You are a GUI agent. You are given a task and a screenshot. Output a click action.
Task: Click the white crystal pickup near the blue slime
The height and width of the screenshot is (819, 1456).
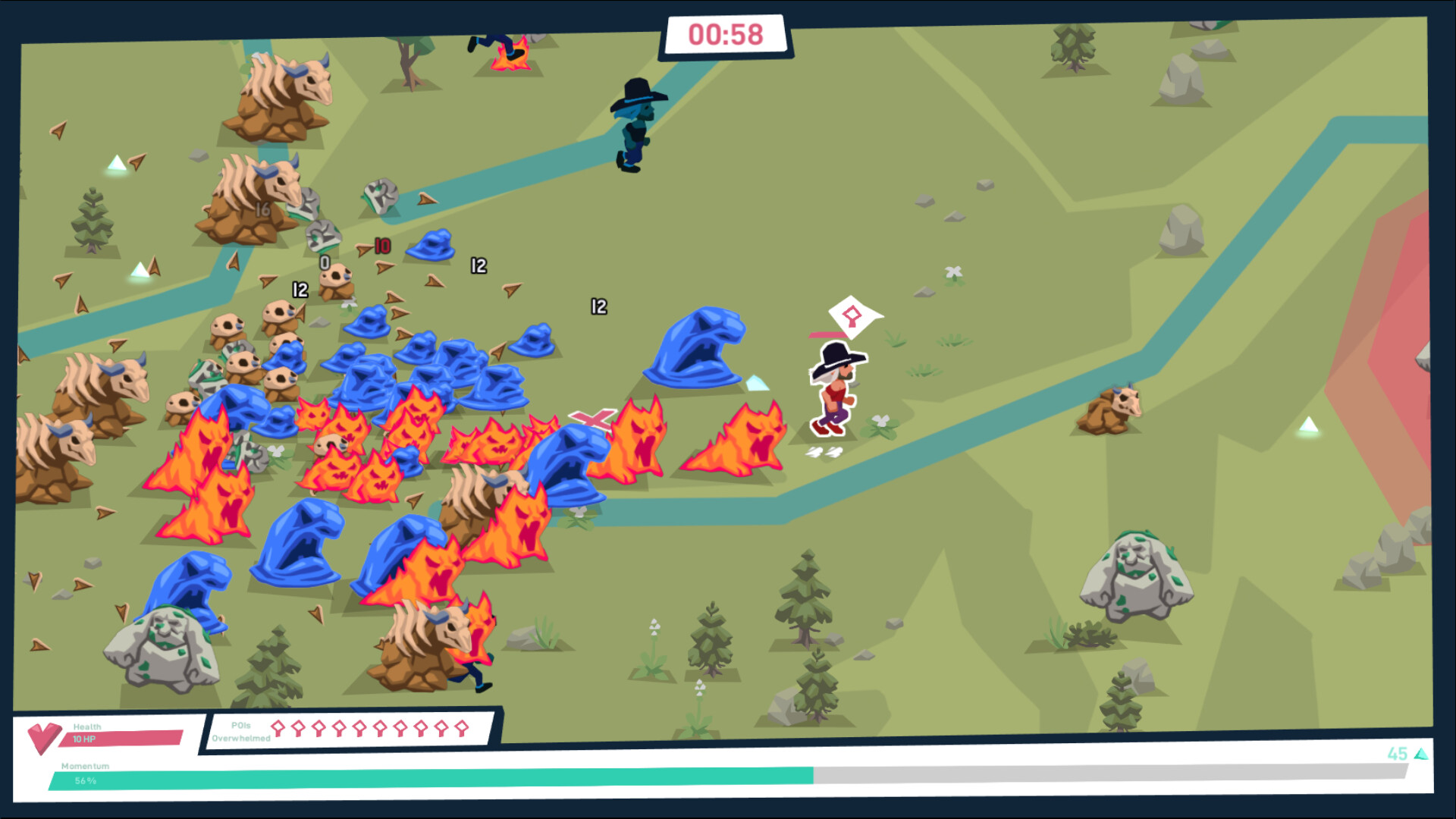[x=756, y=382]
